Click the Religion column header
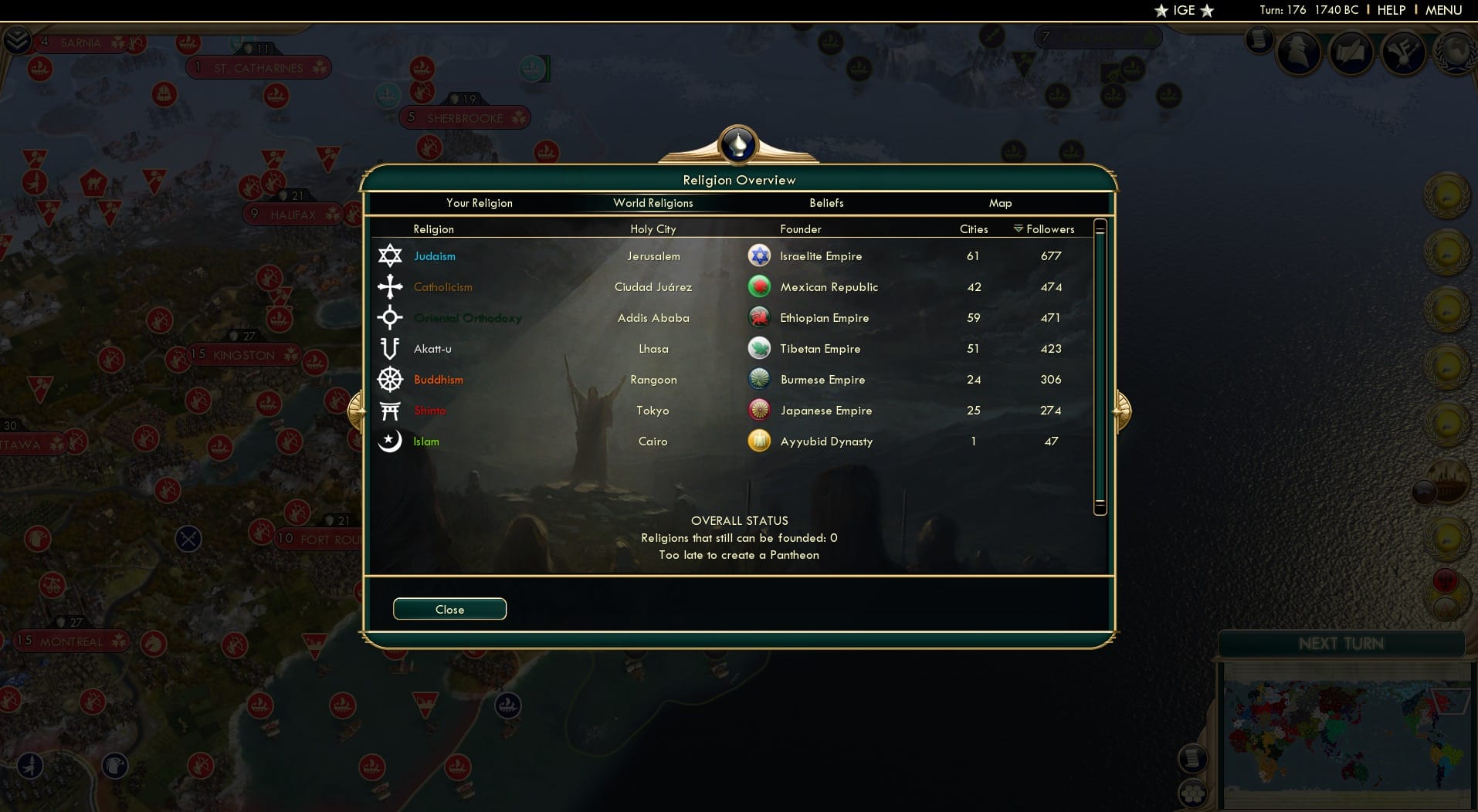This screenshot has width=1478, height=812. (434, 228)
